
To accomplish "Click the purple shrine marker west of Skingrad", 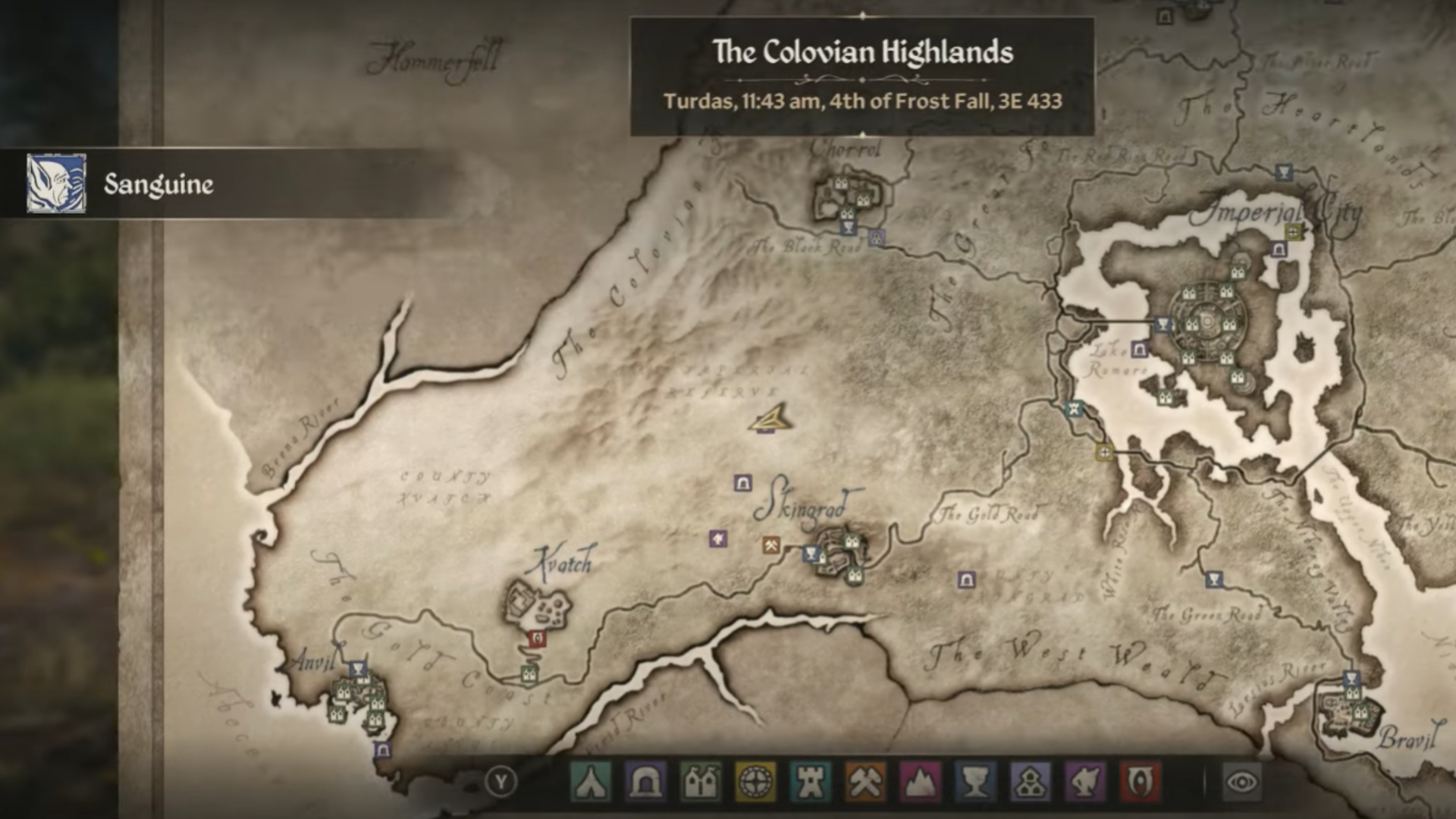I will (718, 538).
